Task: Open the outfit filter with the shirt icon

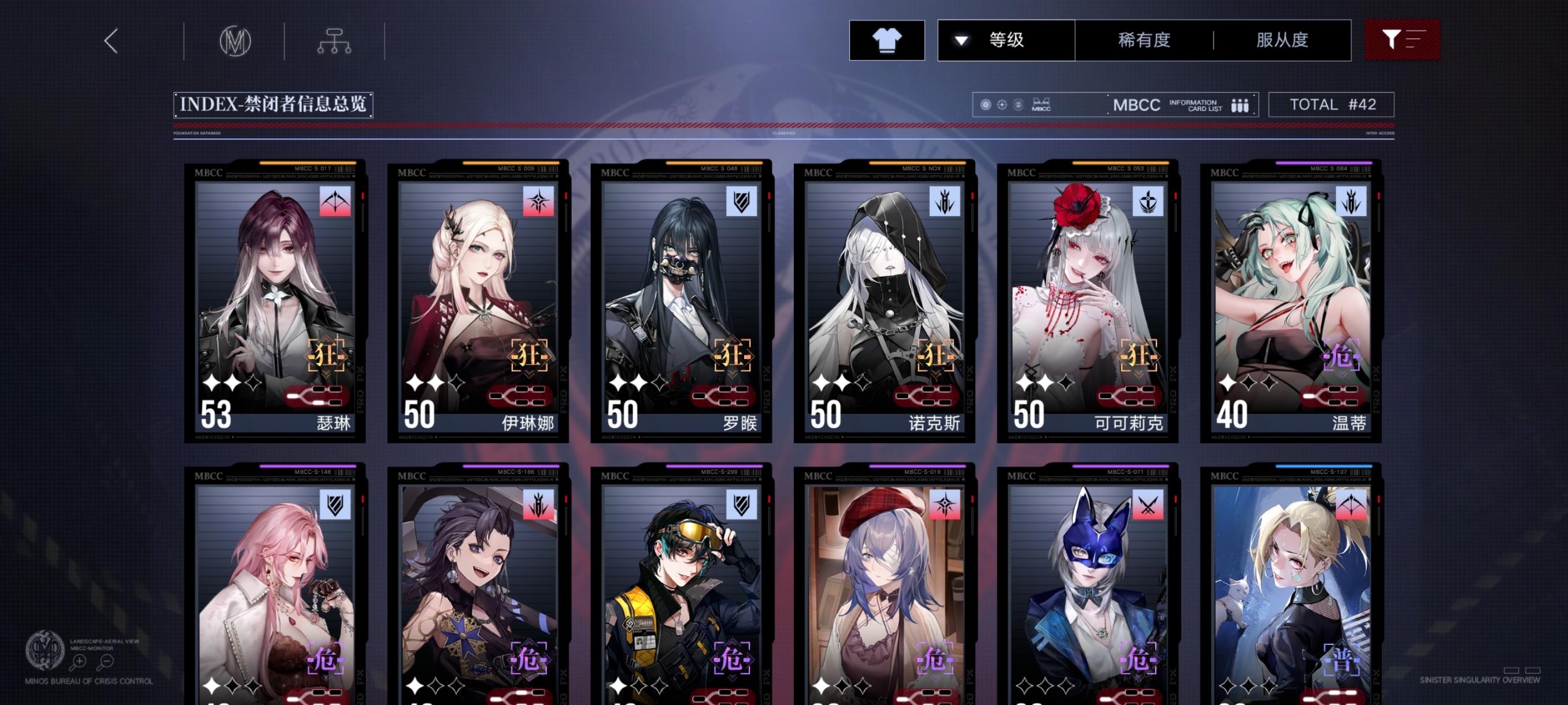Action: pos(887,40)
